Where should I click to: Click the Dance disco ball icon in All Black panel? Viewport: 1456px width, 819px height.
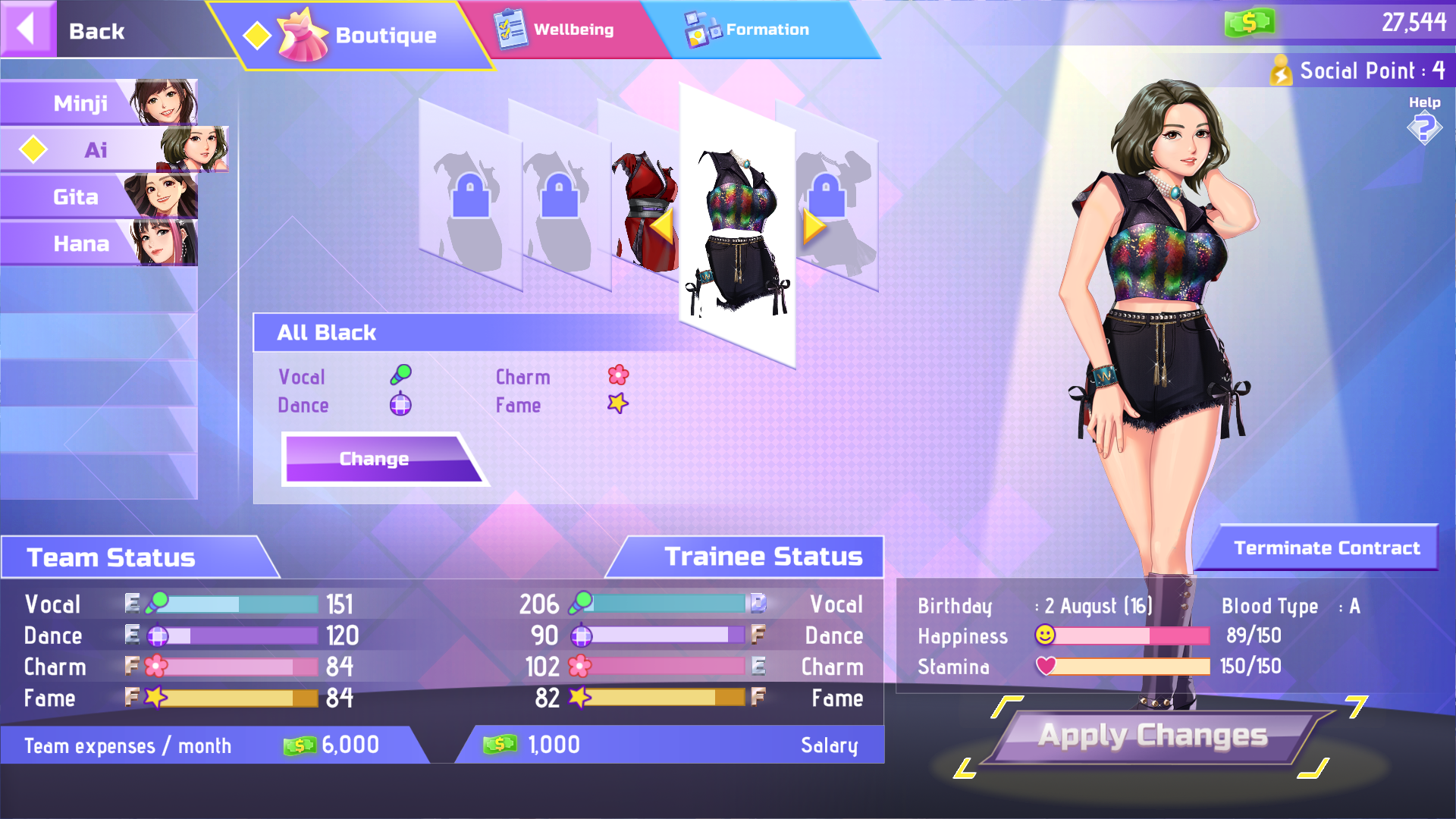pos(400,404)
